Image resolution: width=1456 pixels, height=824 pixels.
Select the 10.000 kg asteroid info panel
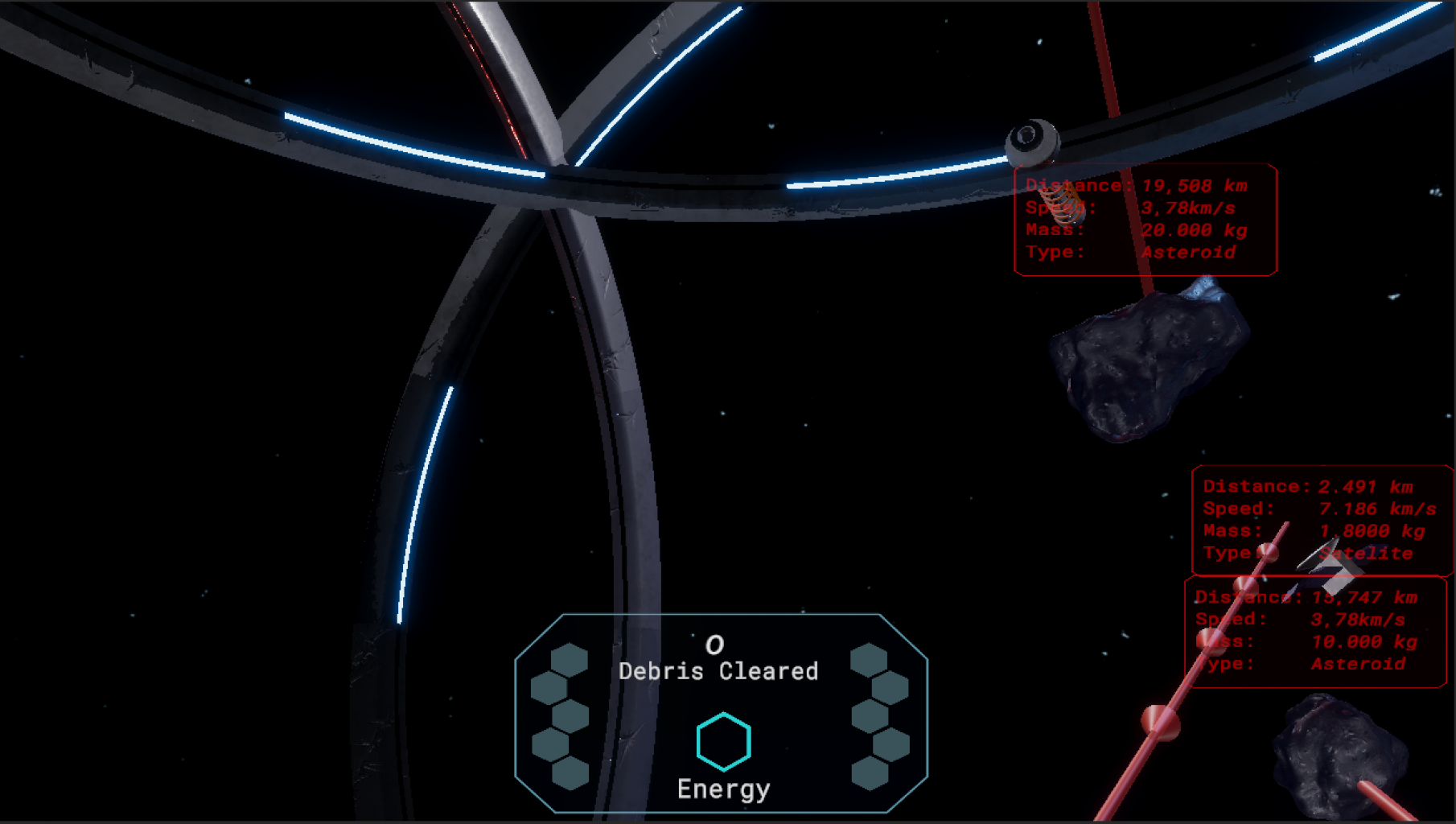click(1314, 631)
